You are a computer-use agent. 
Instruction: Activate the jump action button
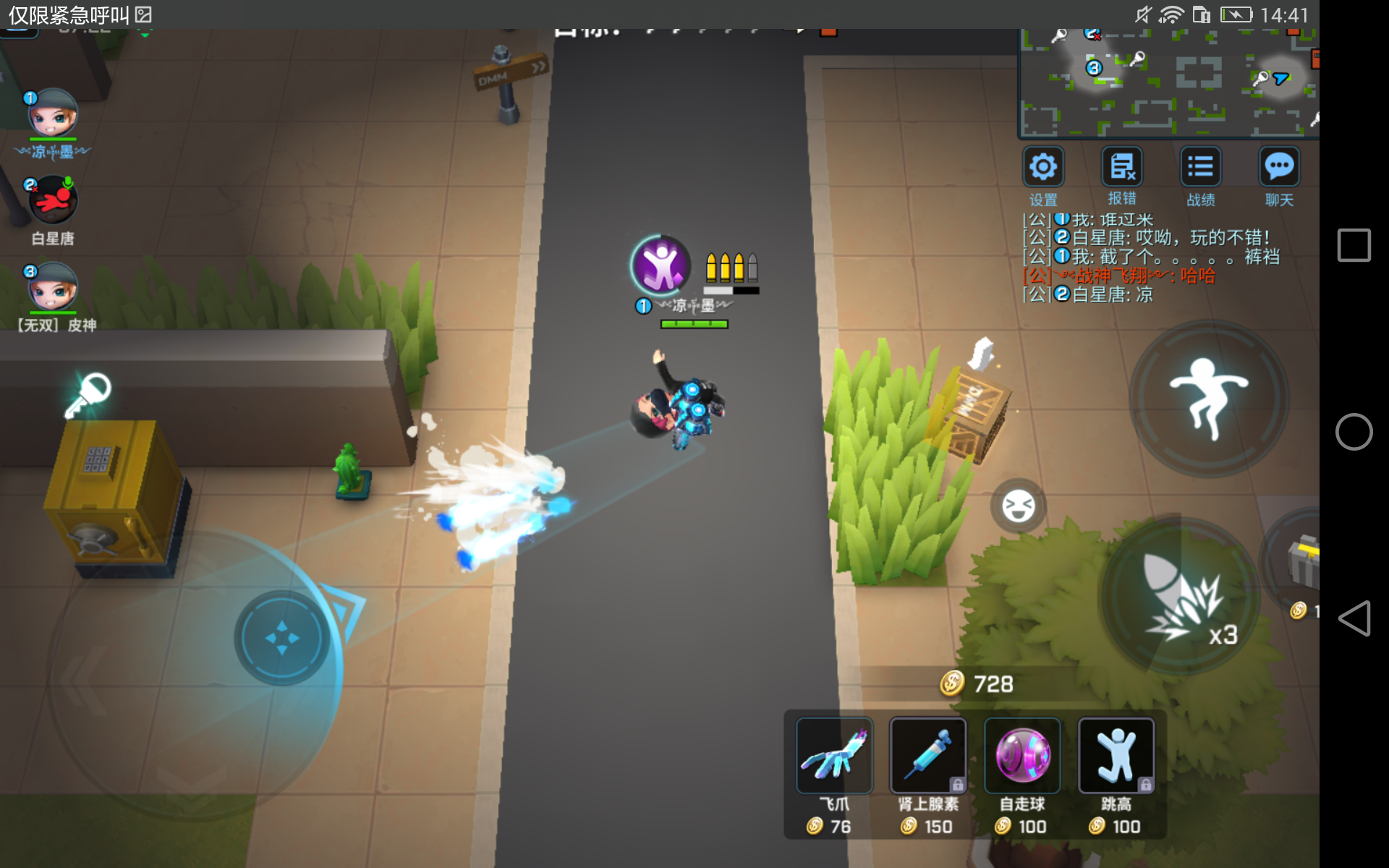tap(1209, 399)
